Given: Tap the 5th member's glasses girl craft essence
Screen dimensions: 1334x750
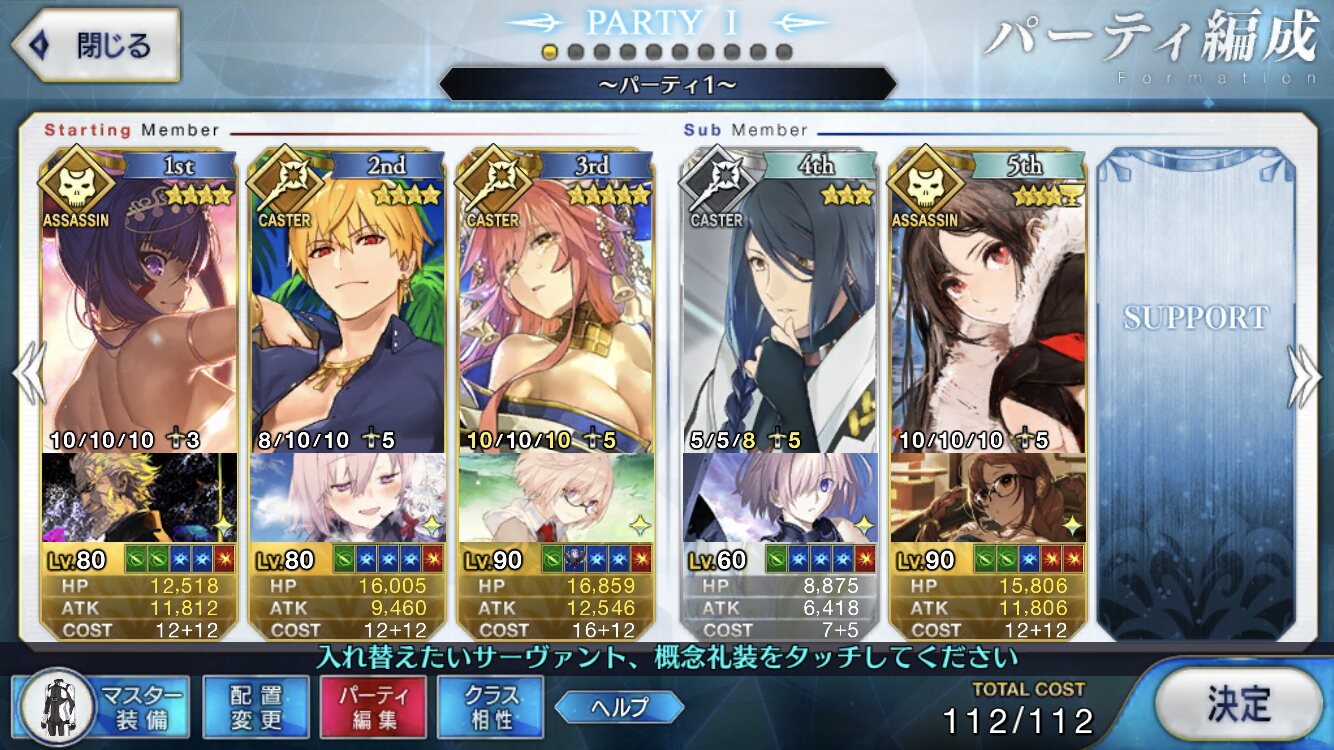Looking at the screenshot, I should tap(988, 497).
